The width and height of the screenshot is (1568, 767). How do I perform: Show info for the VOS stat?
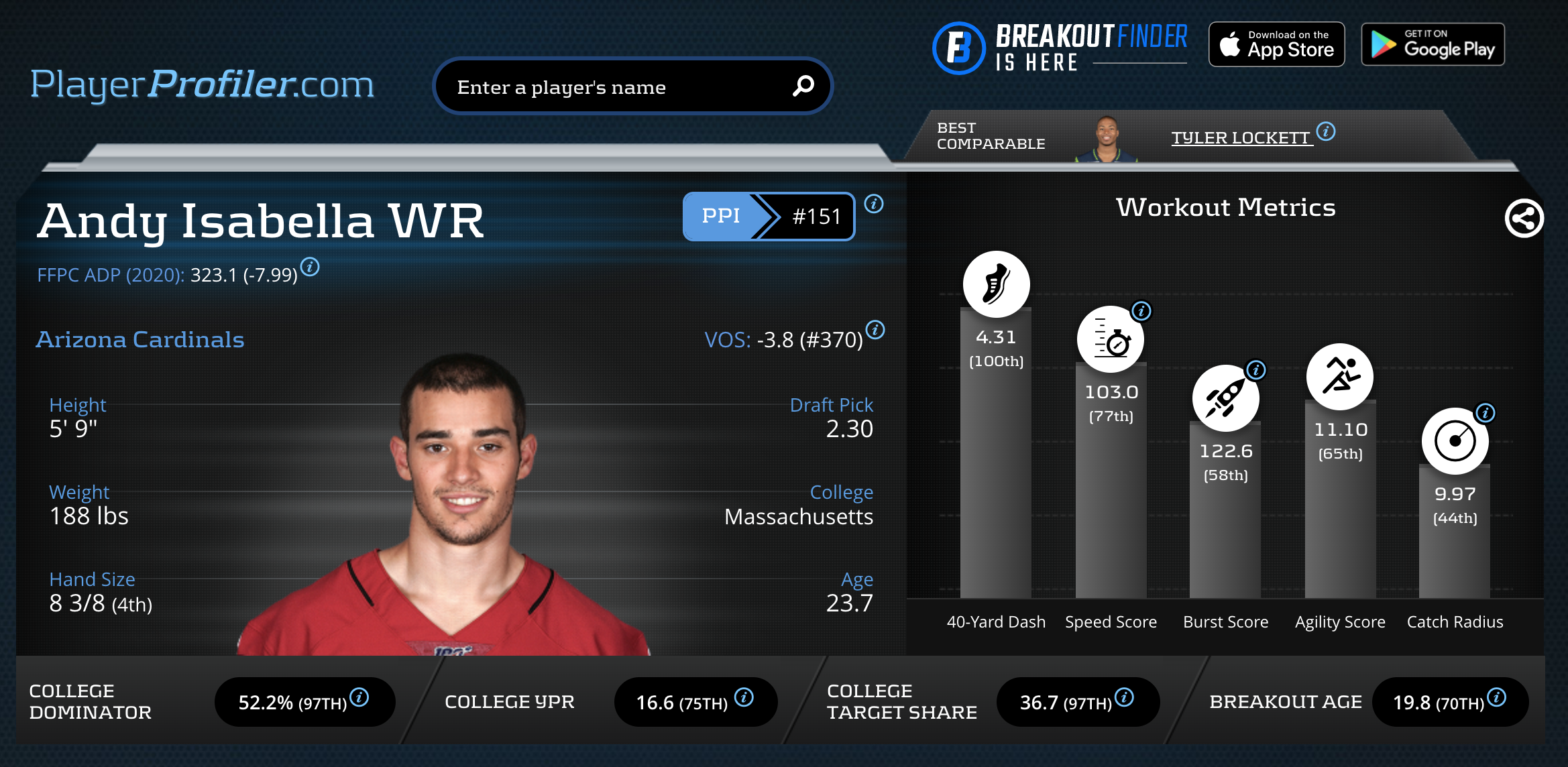[875, 330]
